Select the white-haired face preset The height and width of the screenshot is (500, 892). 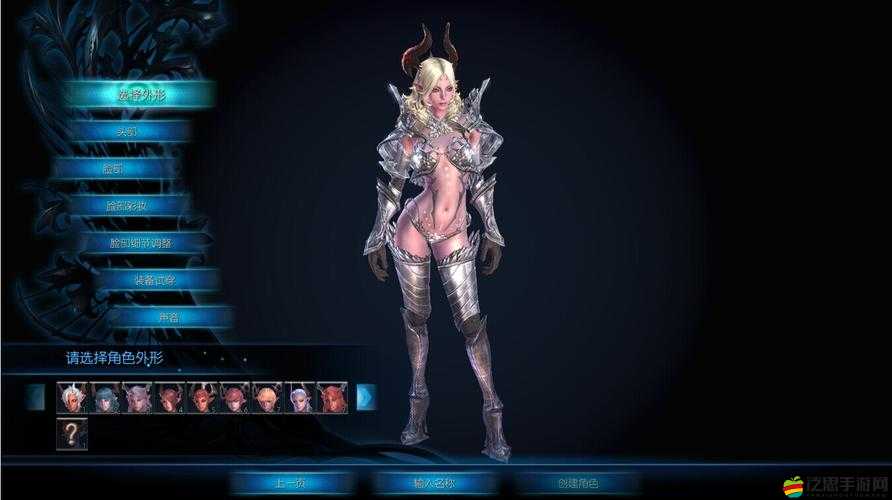pyautogui.click(x=73, y=397)
